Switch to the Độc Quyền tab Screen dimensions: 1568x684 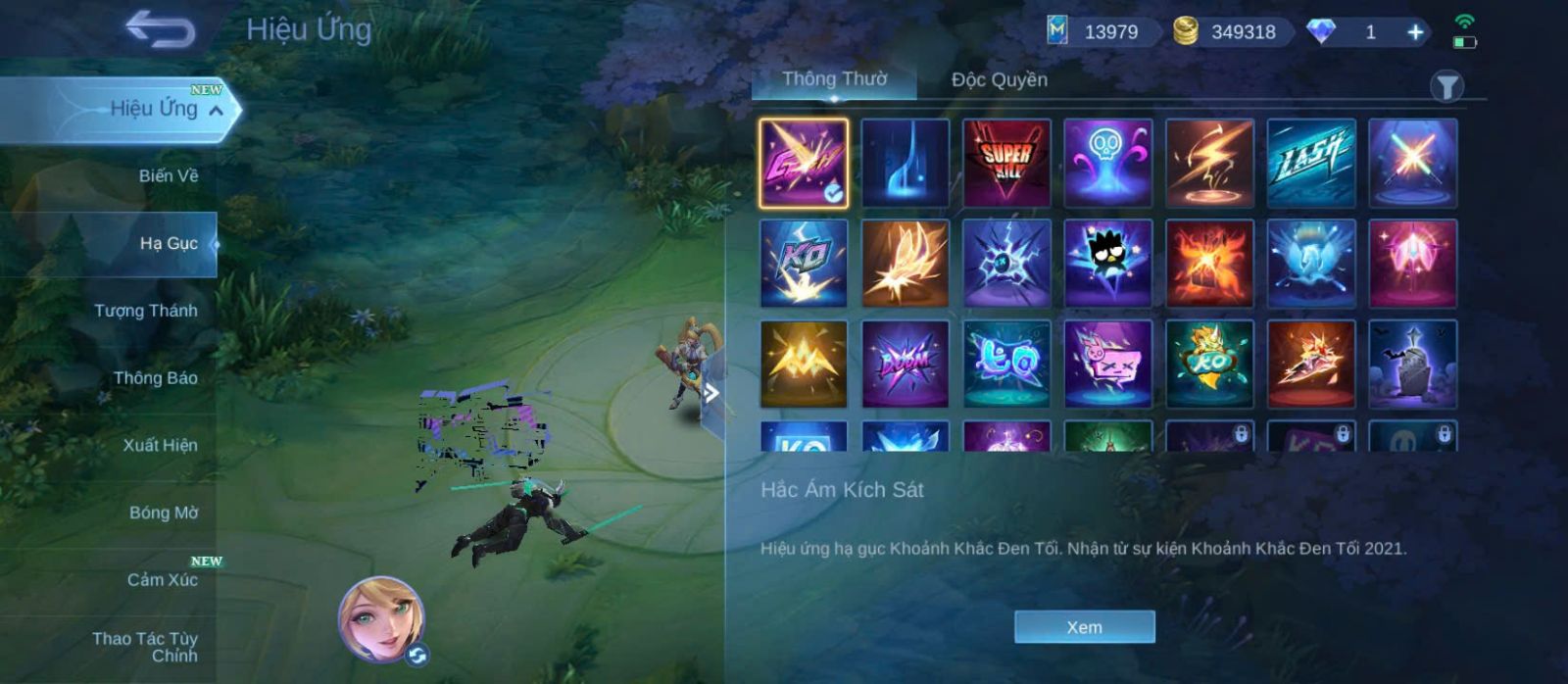pyautogui.click(x=999, y=80)
